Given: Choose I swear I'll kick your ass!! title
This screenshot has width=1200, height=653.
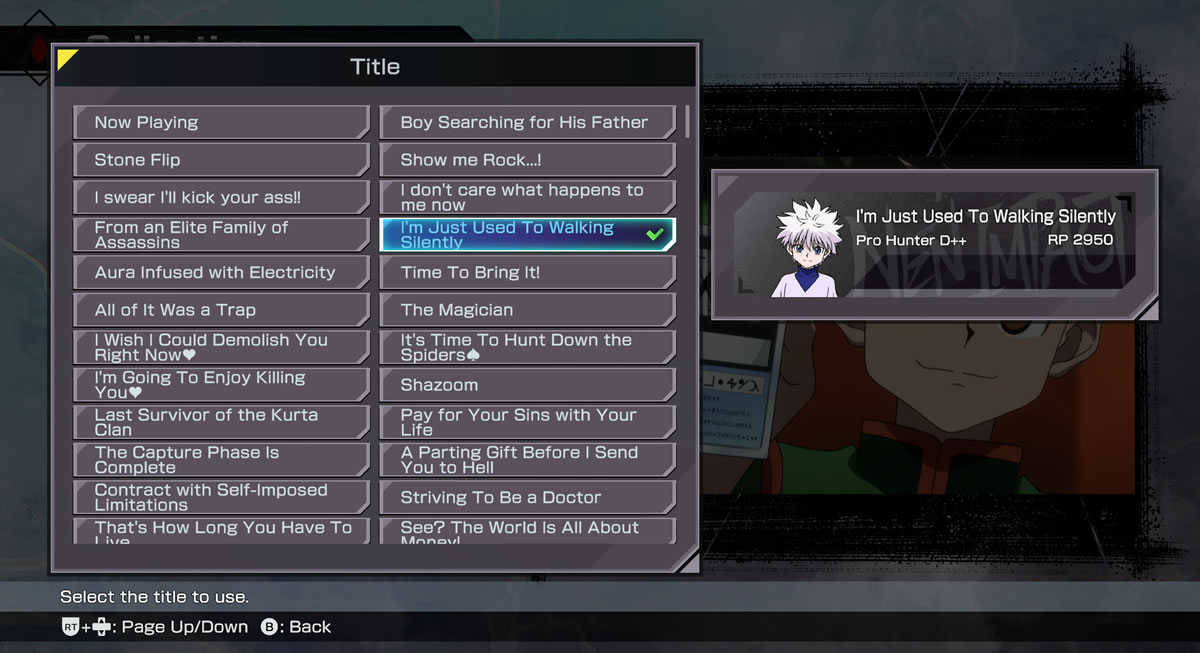Looking at the screenshot, I should (x=221, y=197).
